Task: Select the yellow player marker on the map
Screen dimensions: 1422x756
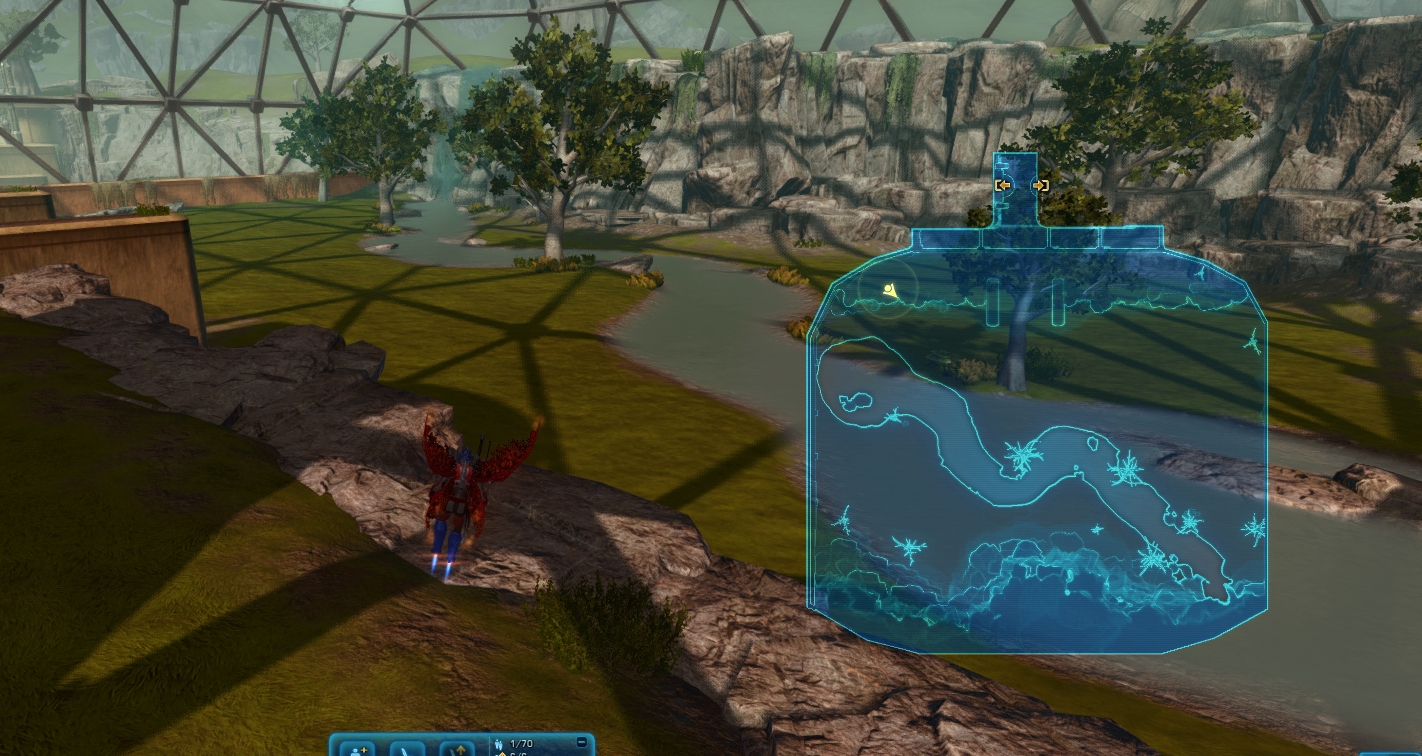Action: [890, 291]
